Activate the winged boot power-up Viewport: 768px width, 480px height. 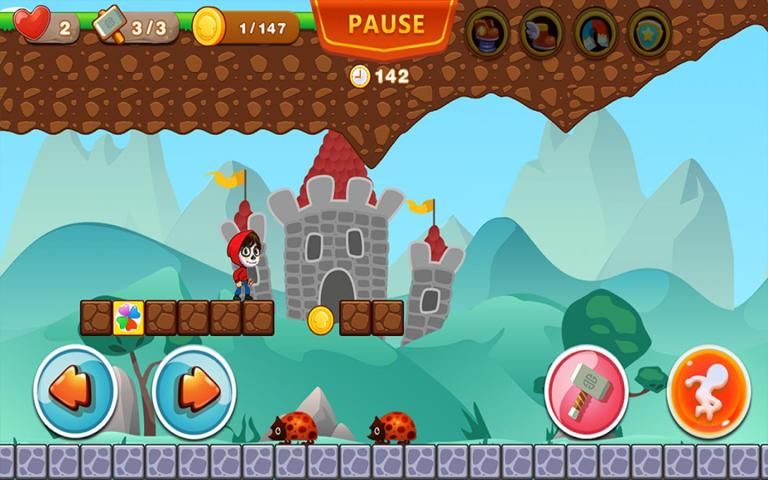[x=541, y=32]
